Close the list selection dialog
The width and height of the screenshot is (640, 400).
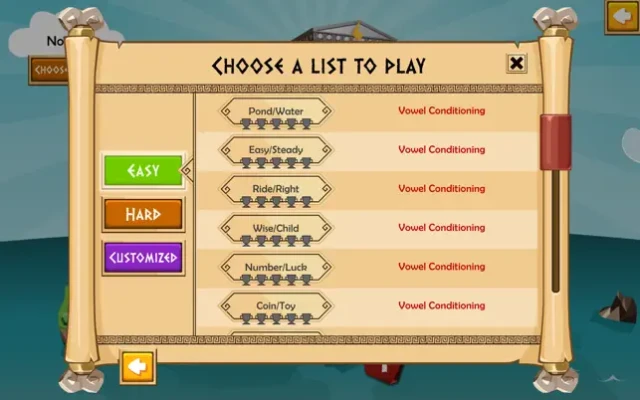click(516, 64)
